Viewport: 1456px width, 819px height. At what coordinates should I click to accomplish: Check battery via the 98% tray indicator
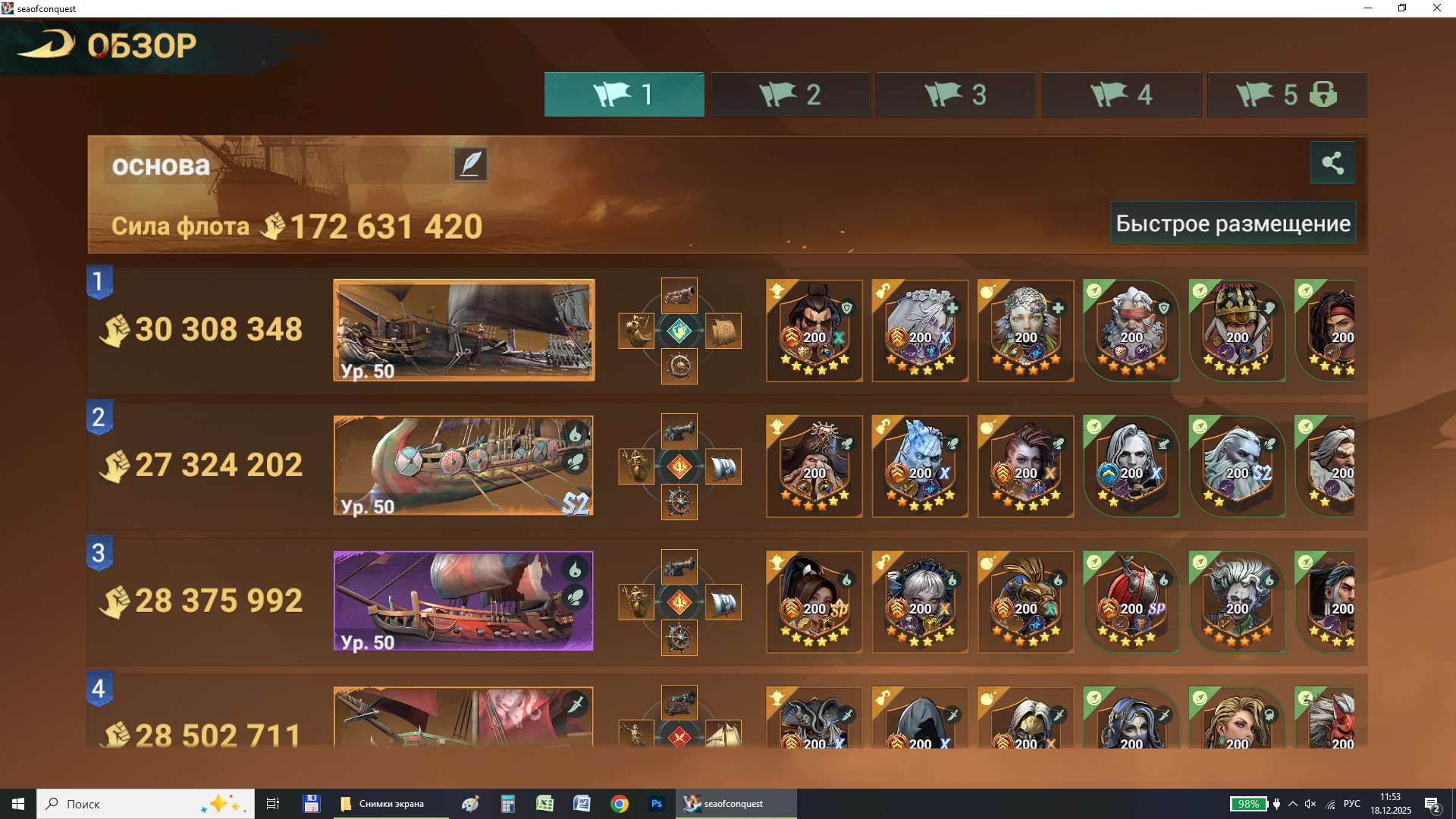pos(1248,803)
